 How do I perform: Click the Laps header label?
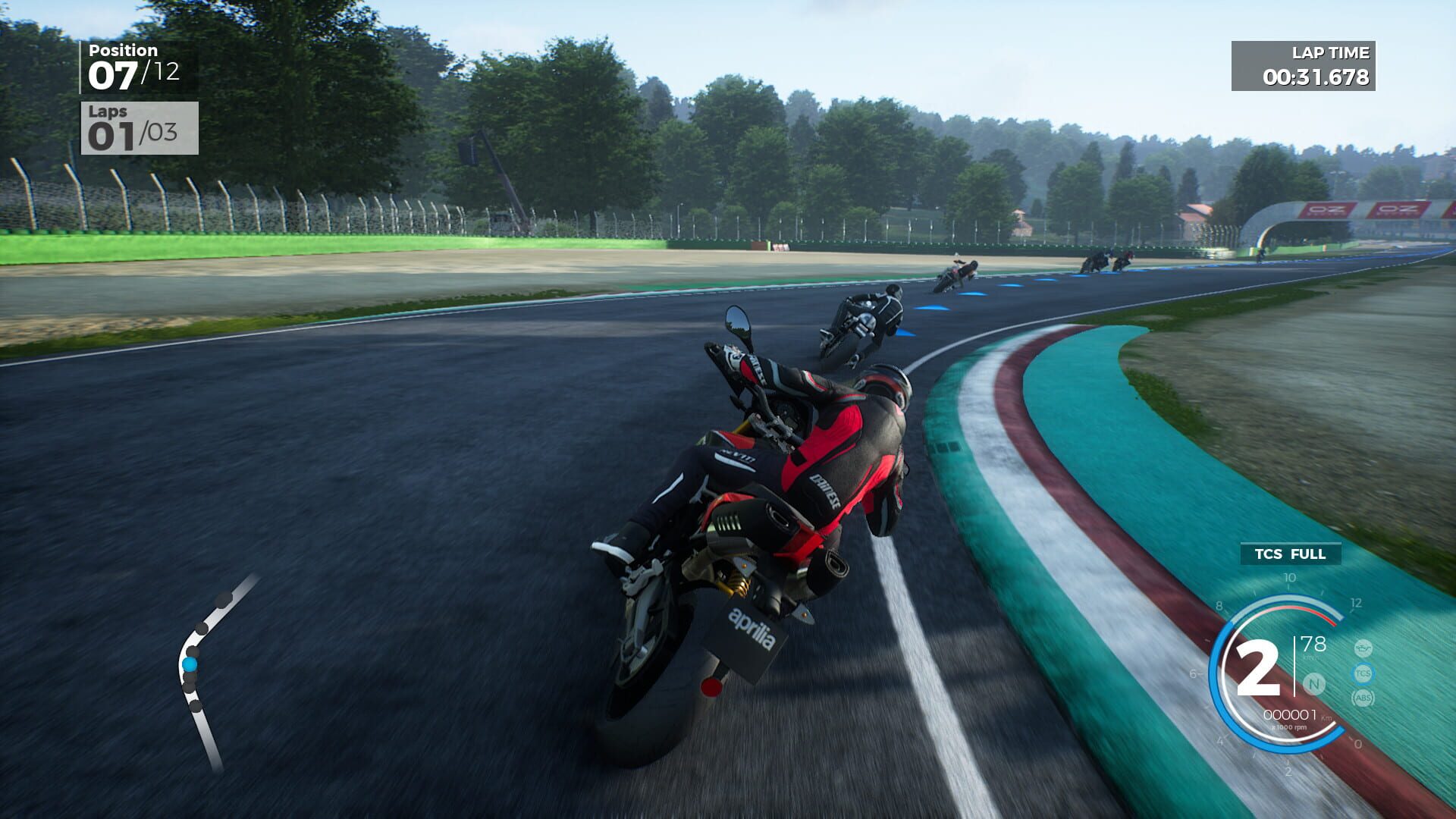pos(108,112)
